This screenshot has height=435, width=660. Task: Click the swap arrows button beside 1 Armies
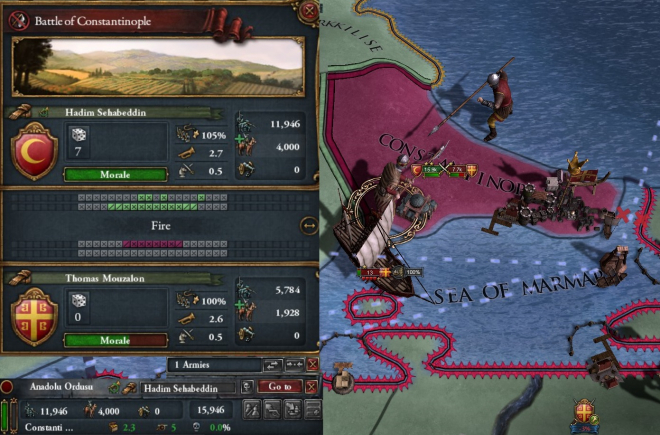tap(272, 366)
